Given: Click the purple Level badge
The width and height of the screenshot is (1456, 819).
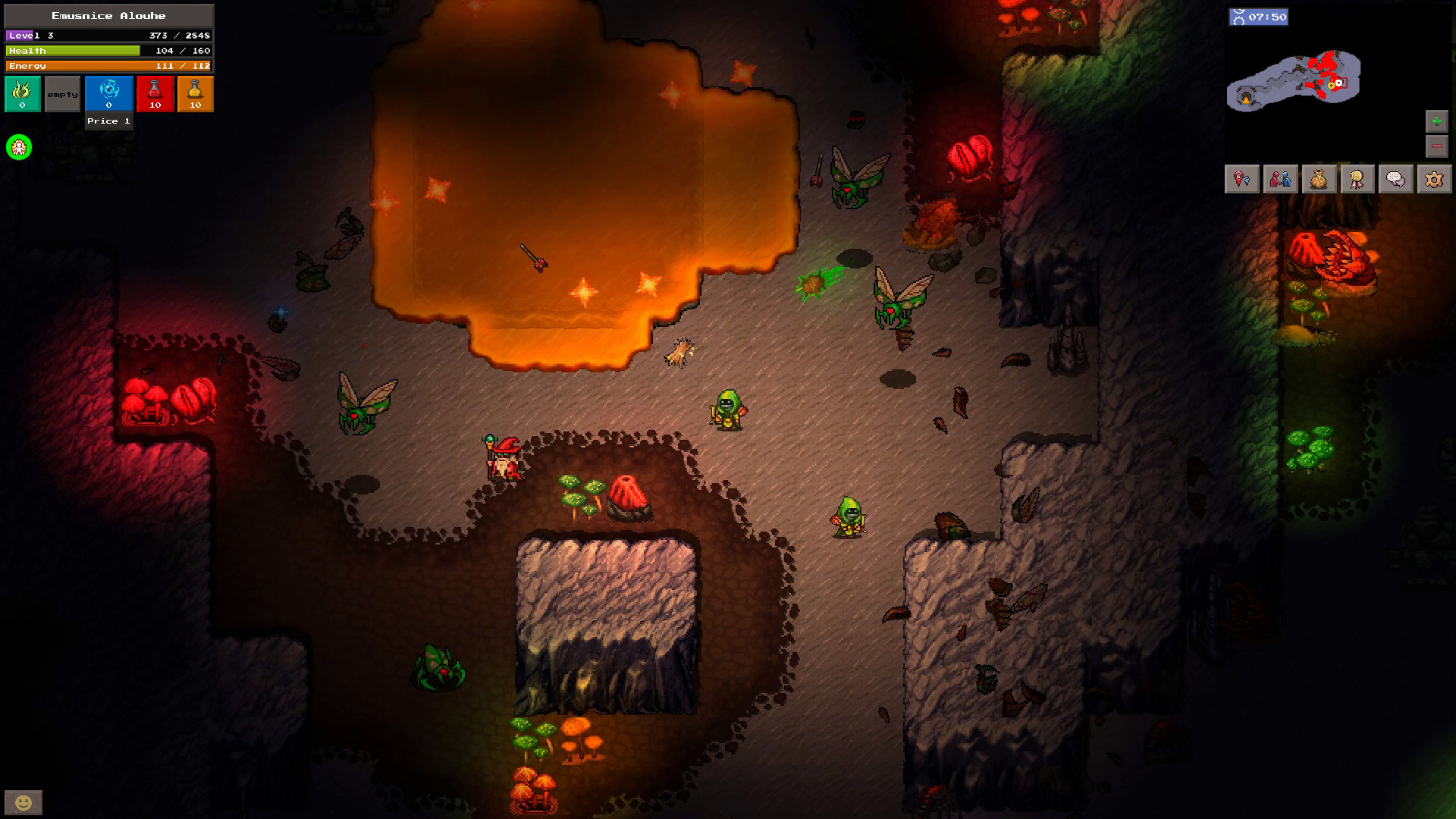Looking at the screenshot, I should coord(20,34).
